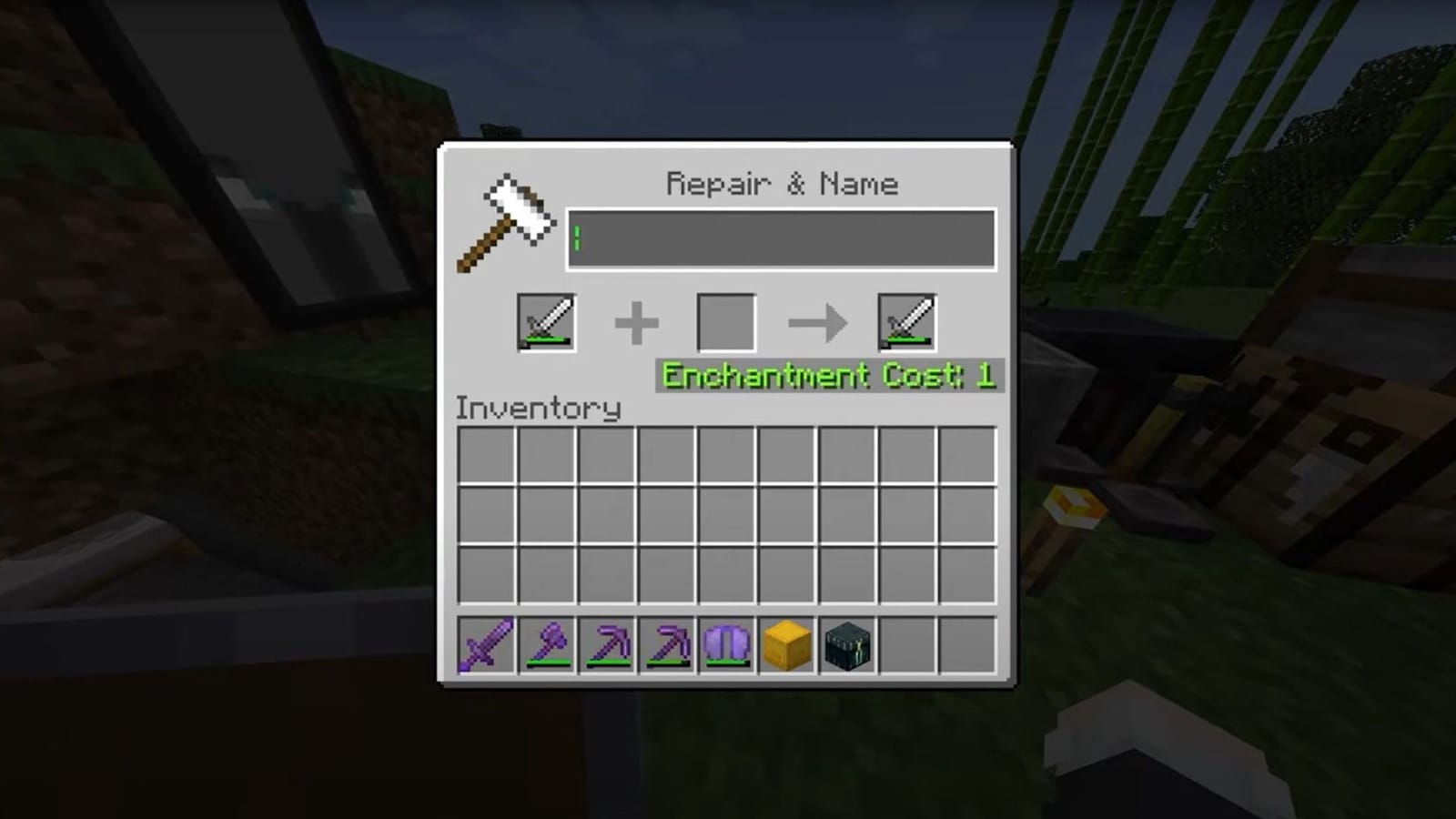
Task: Click inside the item rename text field
Action: 783,239
